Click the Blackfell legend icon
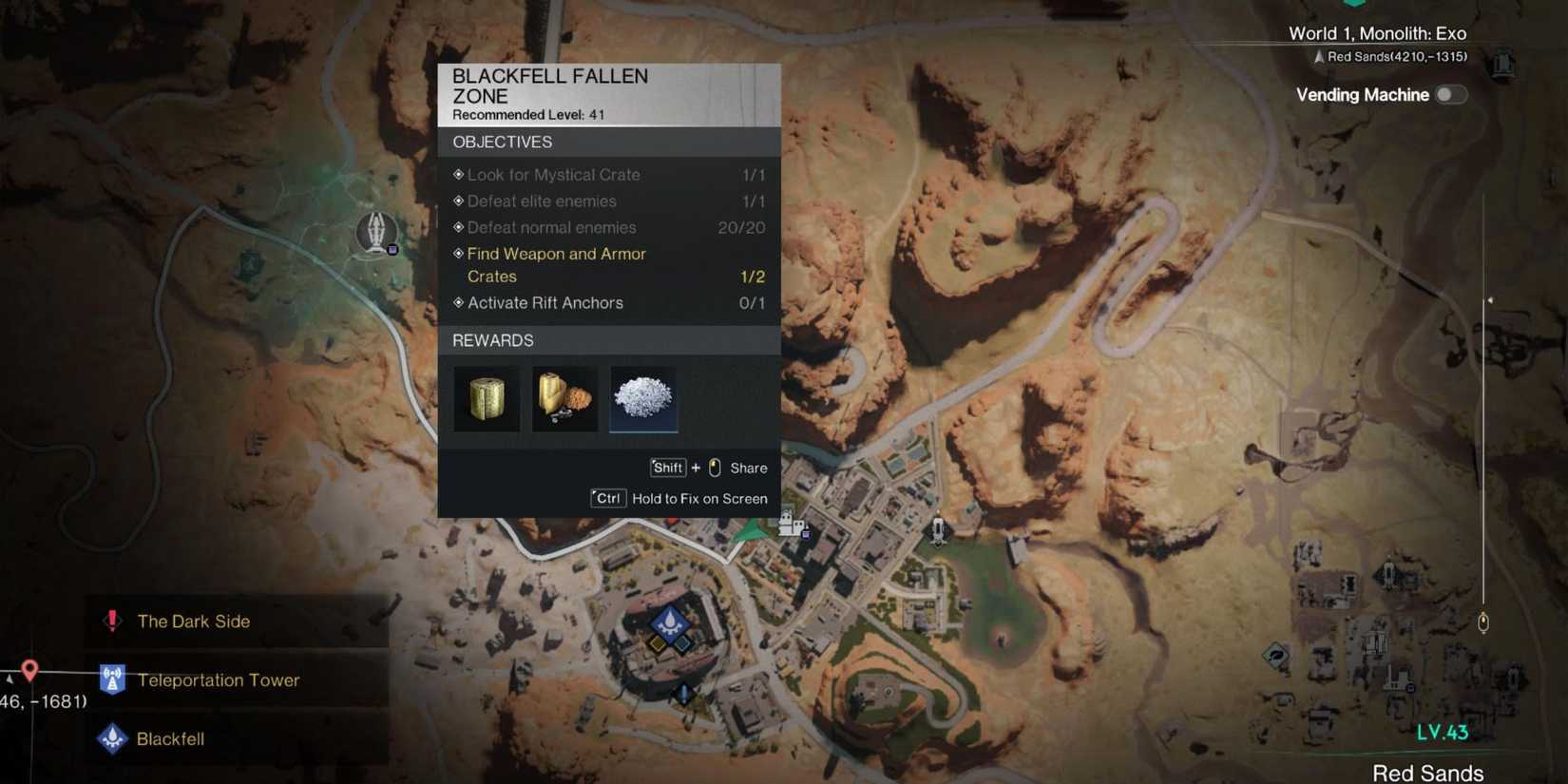The image size is (1568, 784). 112,738
